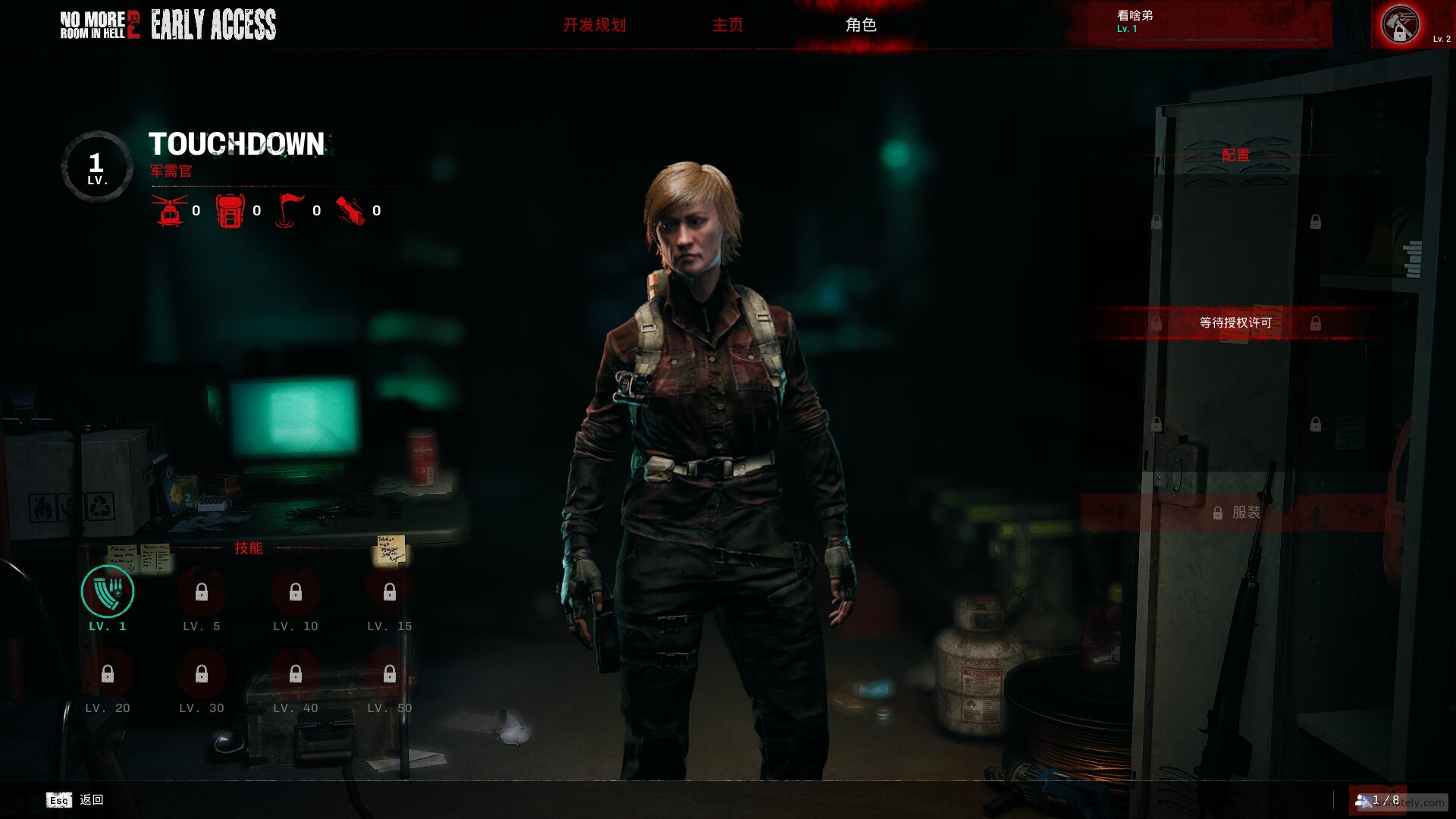Switch to the 主页 home tab
The image size is (1456, 819).
tap(727, 25)
